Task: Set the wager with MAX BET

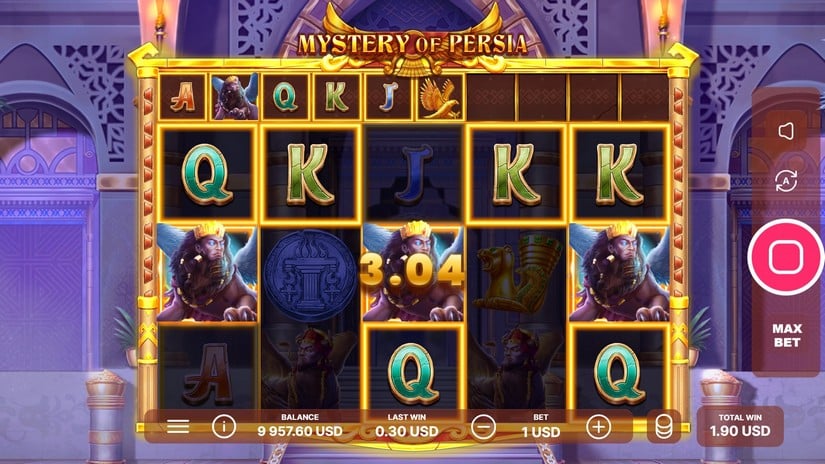Action: 785,336
